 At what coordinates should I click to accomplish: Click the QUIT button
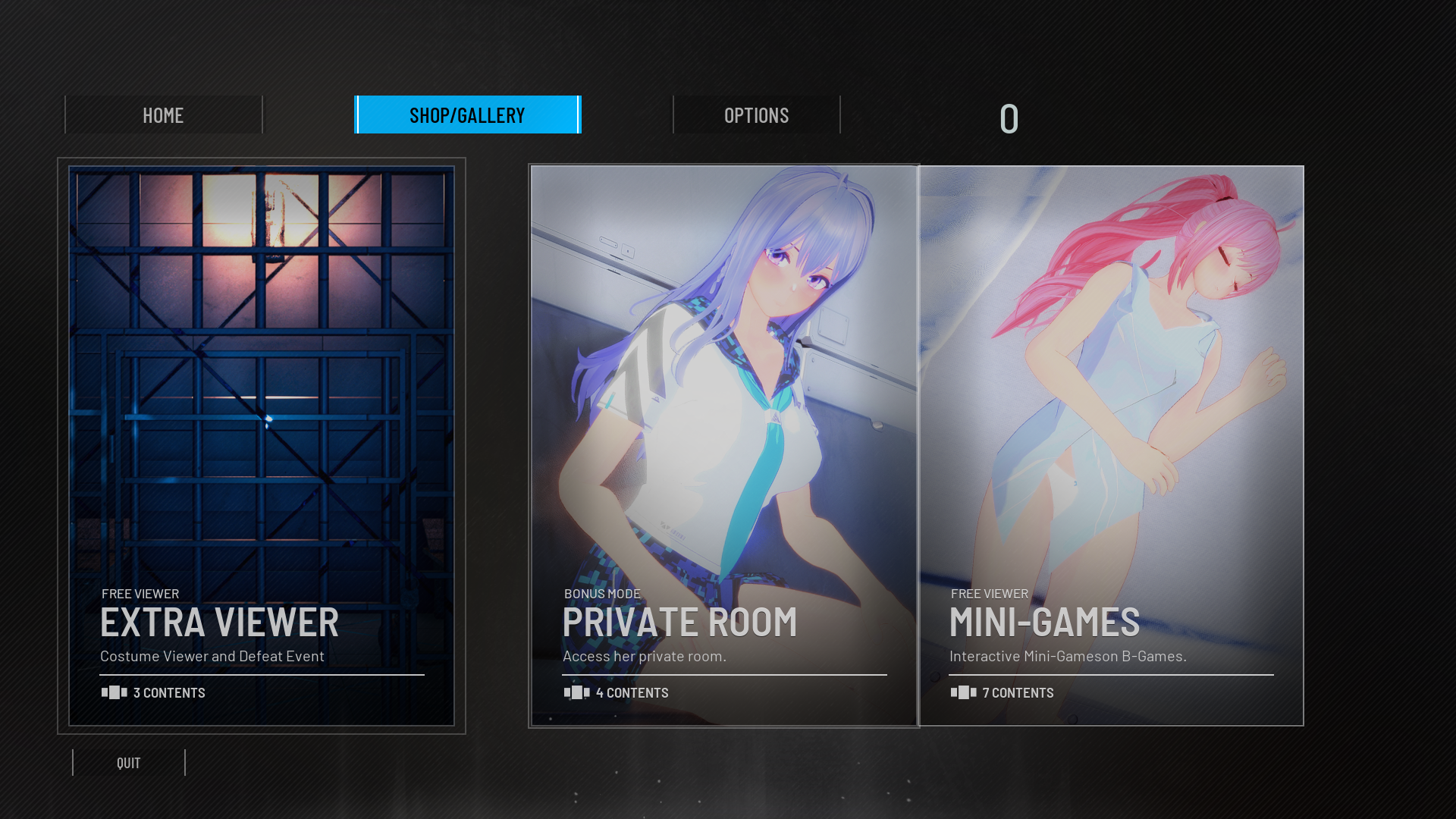tap(129, 763)
